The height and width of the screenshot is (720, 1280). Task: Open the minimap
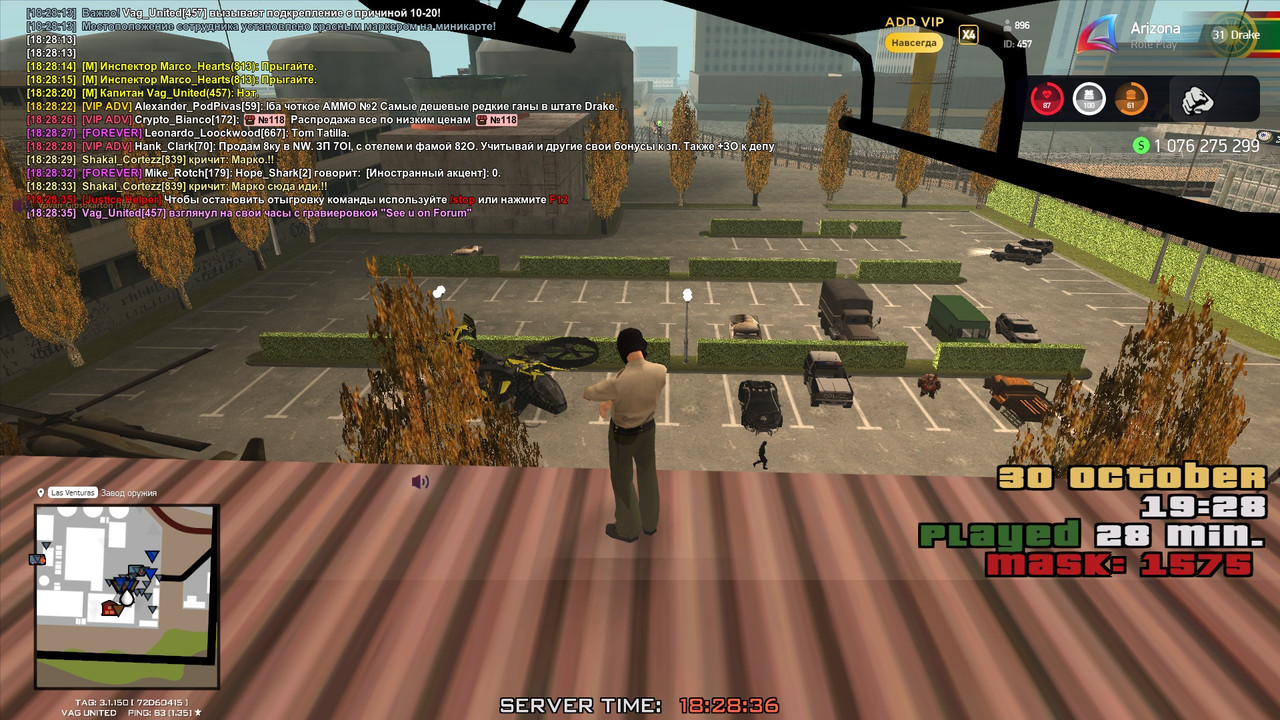(x=126, y=596)
